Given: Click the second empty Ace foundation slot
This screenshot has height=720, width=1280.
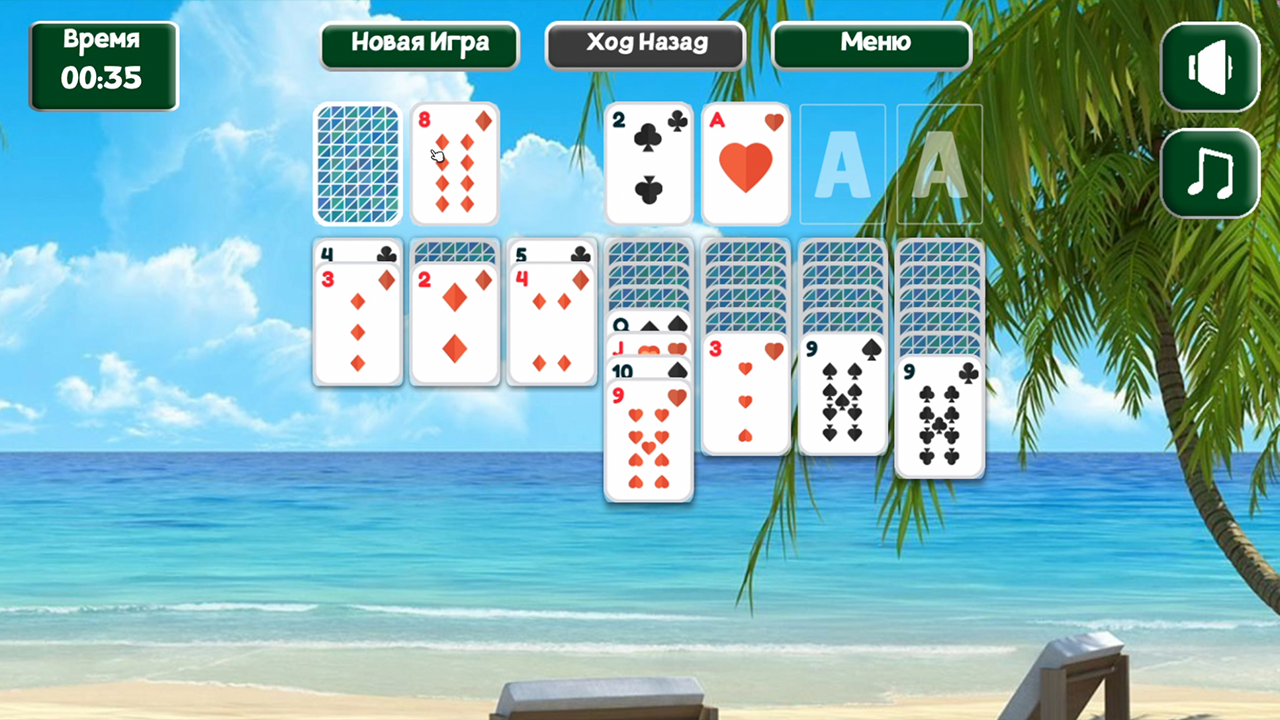Looking at the screenshot, I should (939, 163).
